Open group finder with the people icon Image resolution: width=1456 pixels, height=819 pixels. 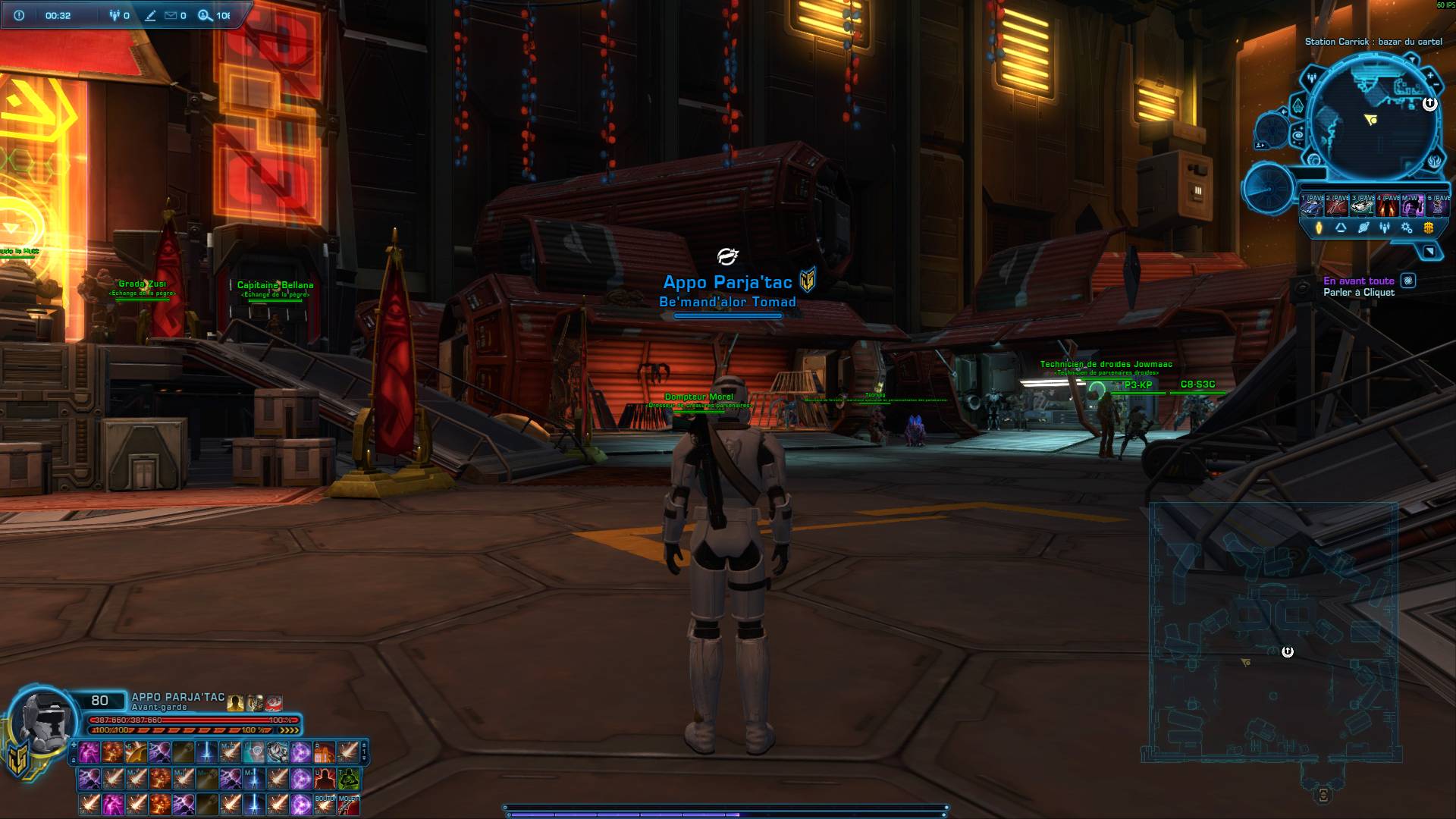114,14
